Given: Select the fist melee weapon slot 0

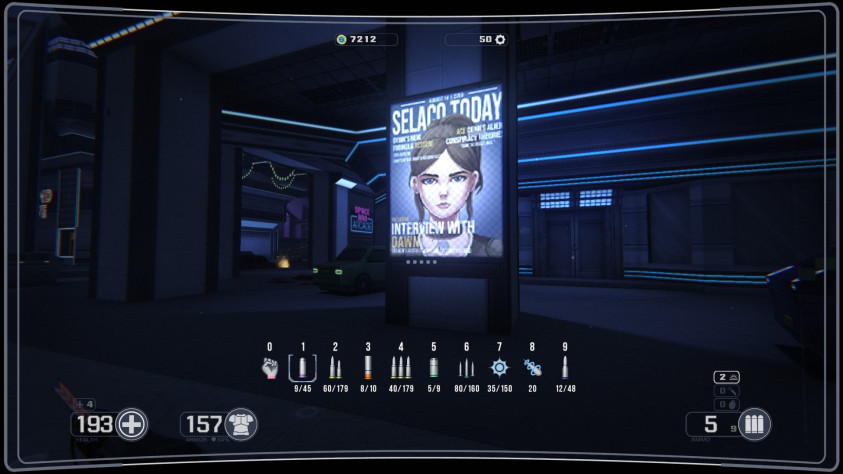Looking at the screenshot, I should (x=269, y=367).
